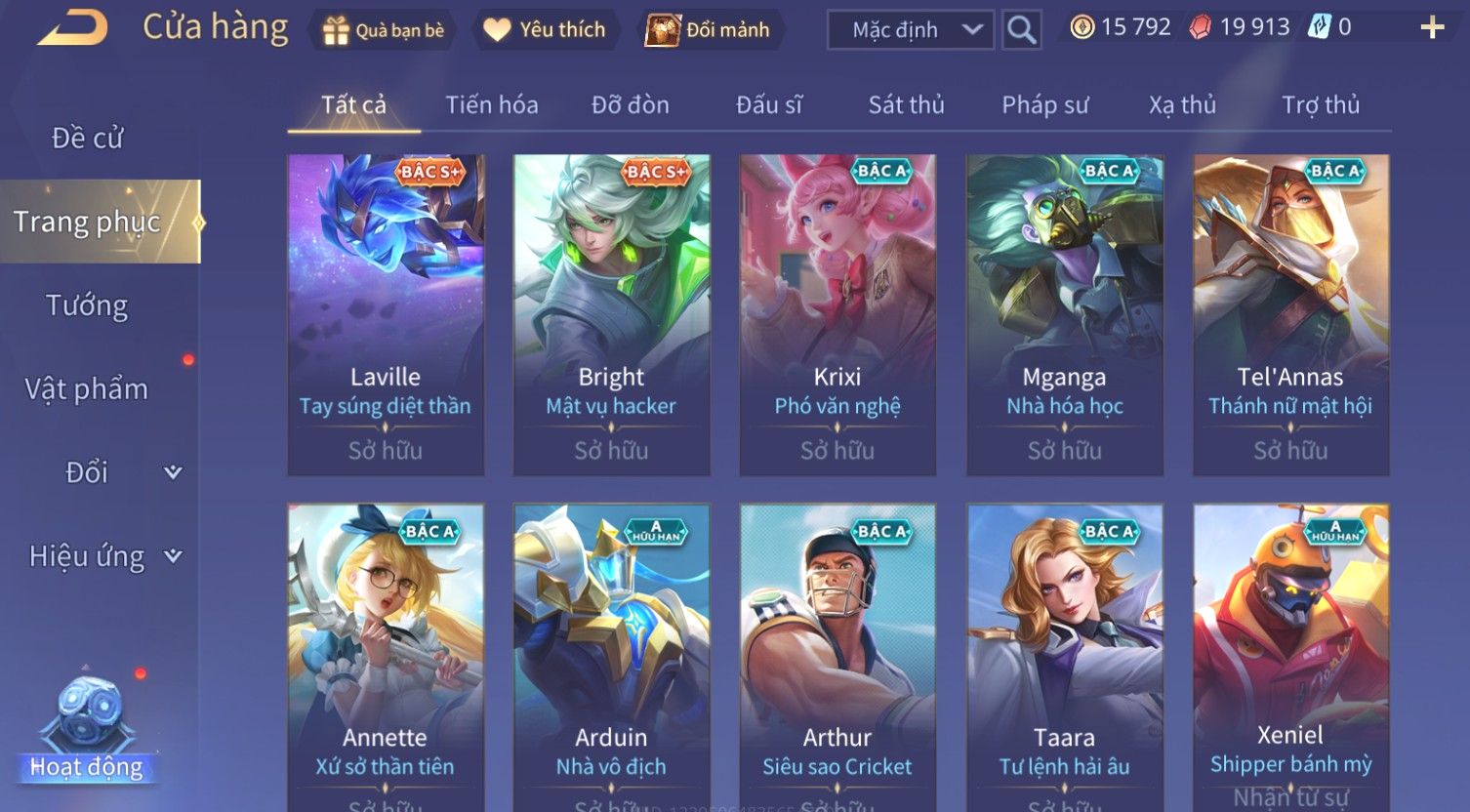Open the Yêu thích favorites list
The height and width of the screenshot is (812, 1470).
tap(545, 30)
